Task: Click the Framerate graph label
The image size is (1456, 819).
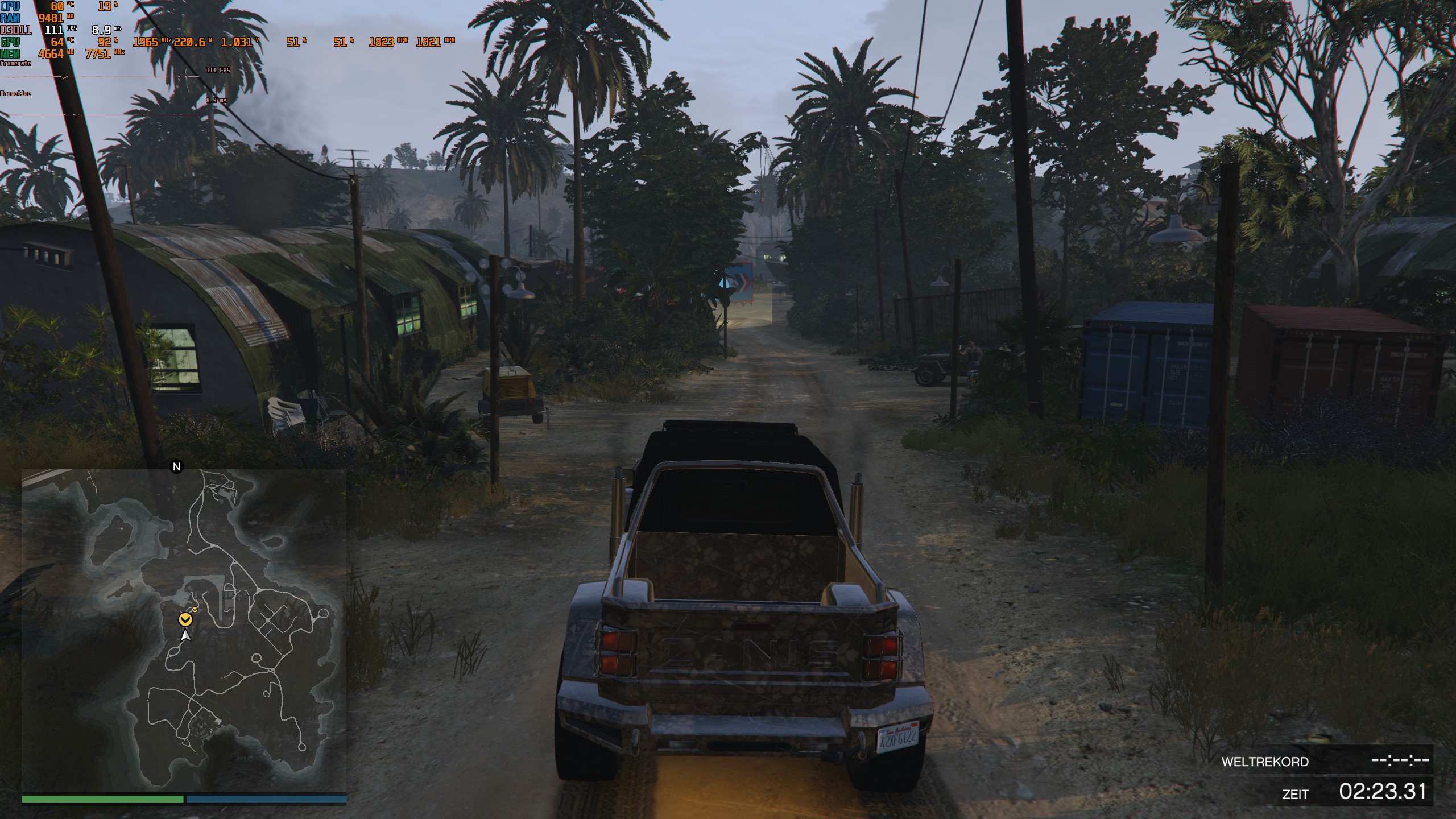Action: tap(14, 62)
